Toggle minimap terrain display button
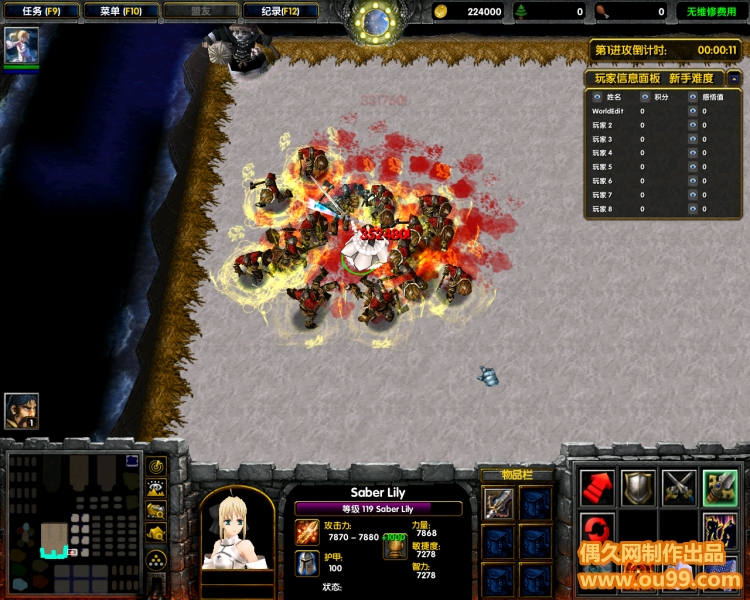The height and width of the screenshot is (600, 750). coord(157,488)
